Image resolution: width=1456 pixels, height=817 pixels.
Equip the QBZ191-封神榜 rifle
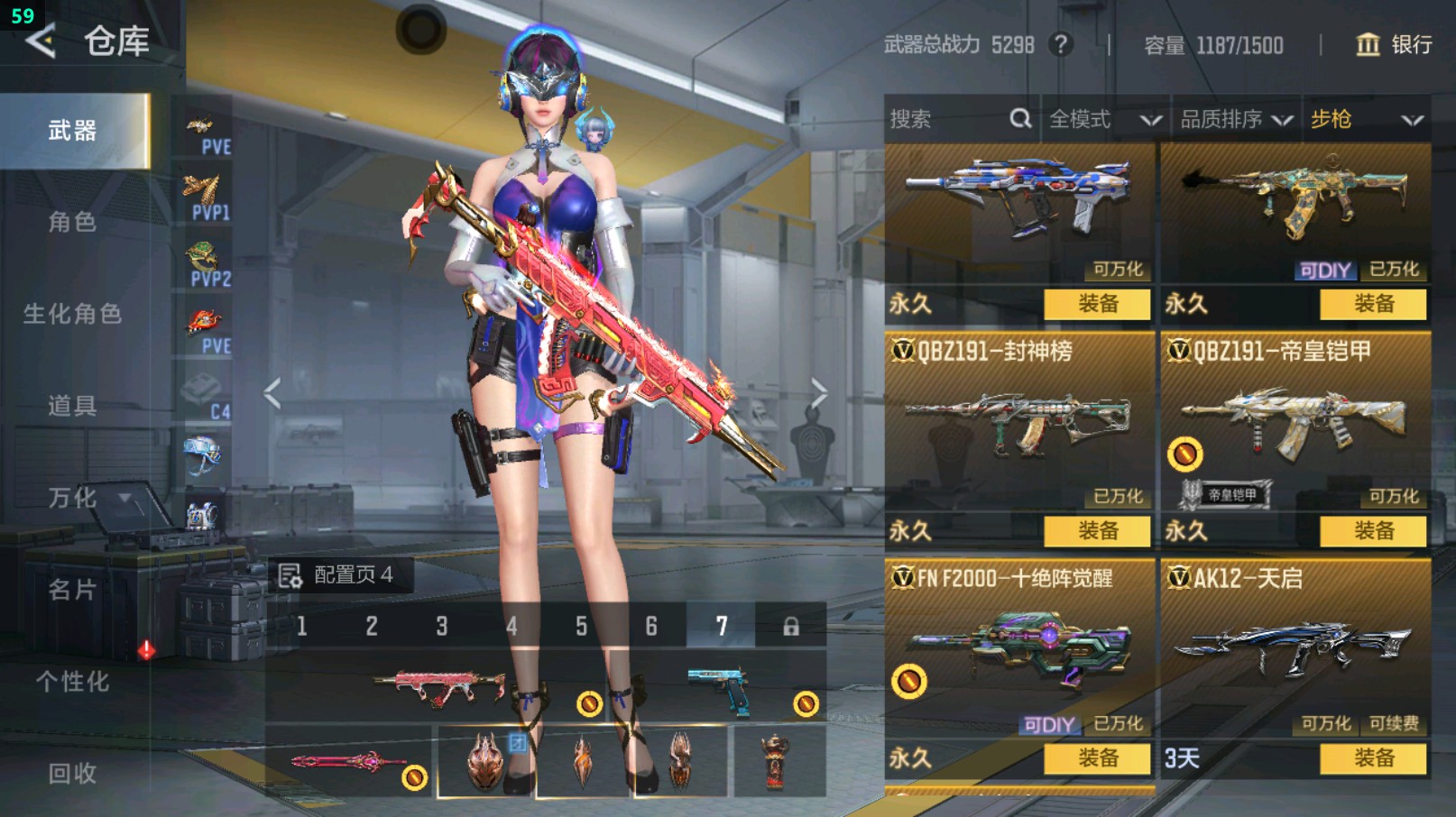[x=1097, y=530]
